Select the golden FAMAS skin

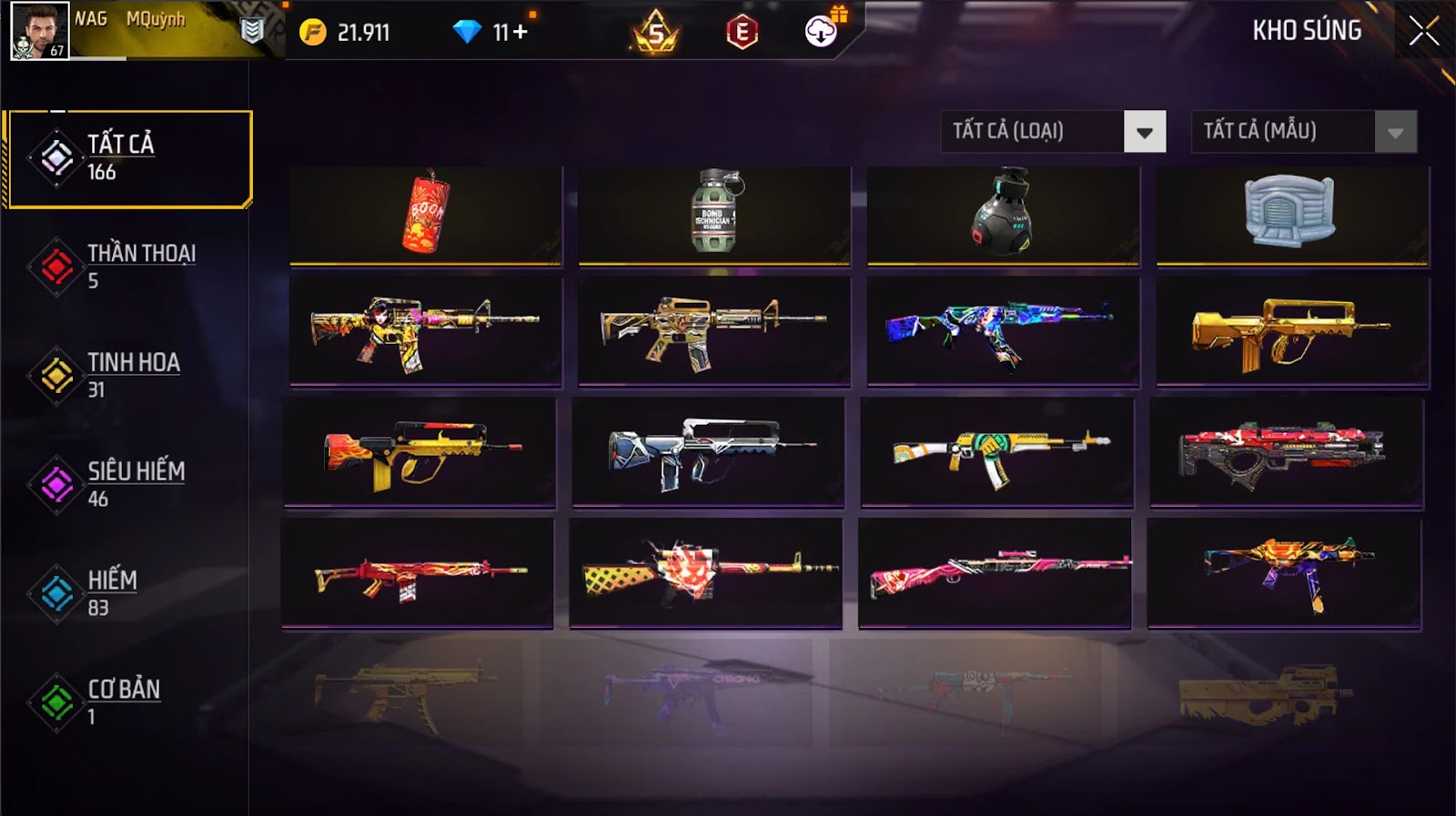(x=1291, y=333)
